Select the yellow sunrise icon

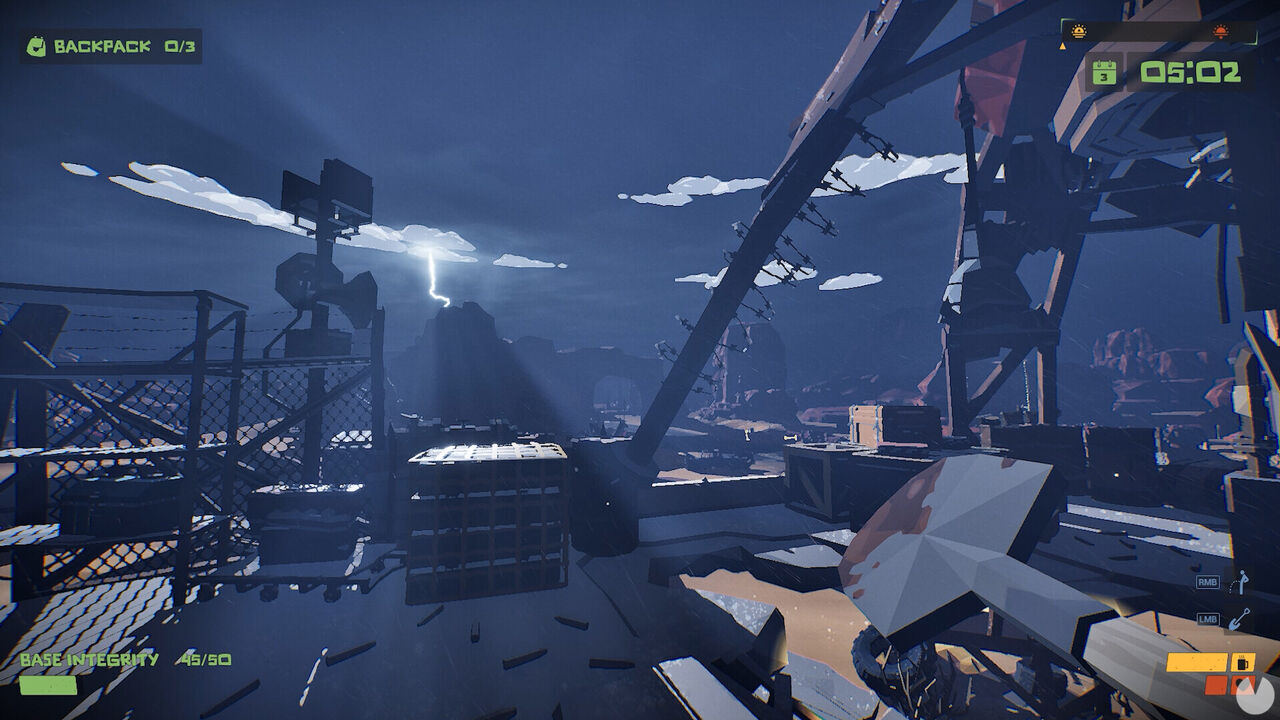coord(1078,32)
